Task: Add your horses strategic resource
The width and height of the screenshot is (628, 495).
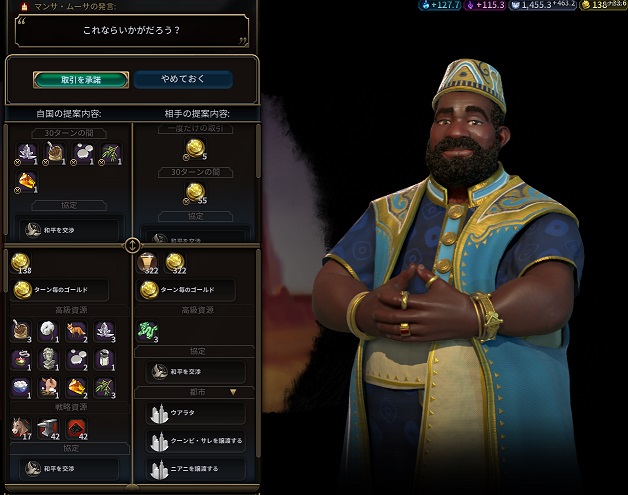Action: [x=20, y=426]
